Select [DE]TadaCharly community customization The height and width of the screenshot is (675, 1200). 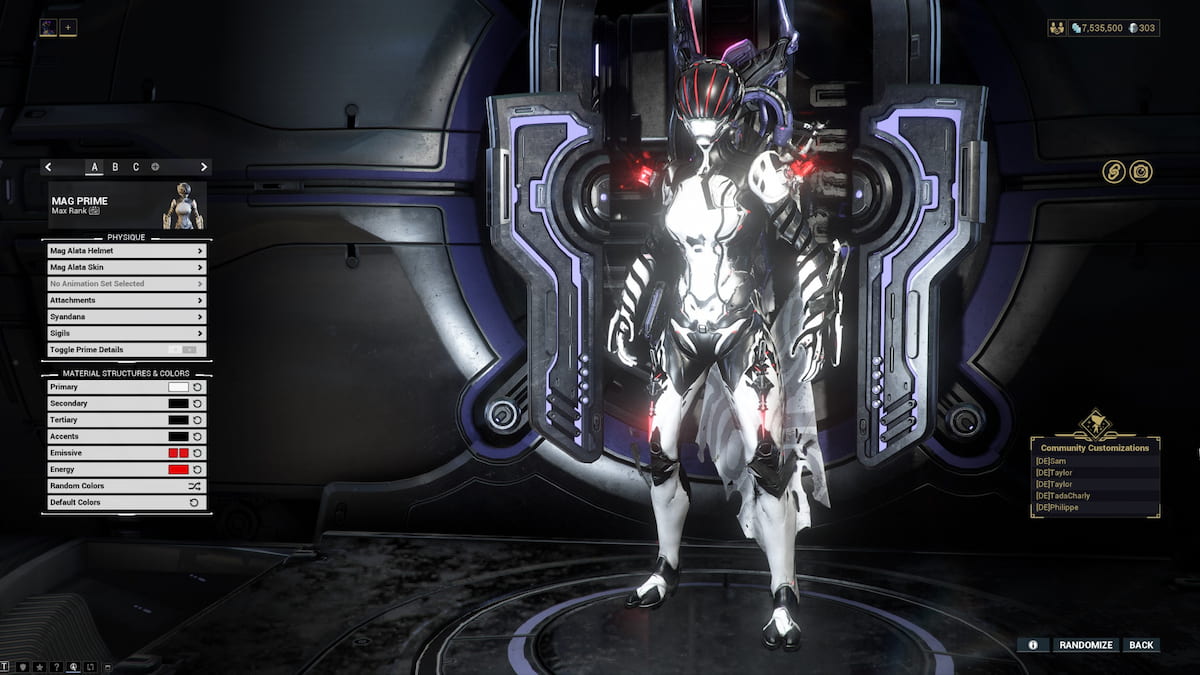(x=1063, y=495)
